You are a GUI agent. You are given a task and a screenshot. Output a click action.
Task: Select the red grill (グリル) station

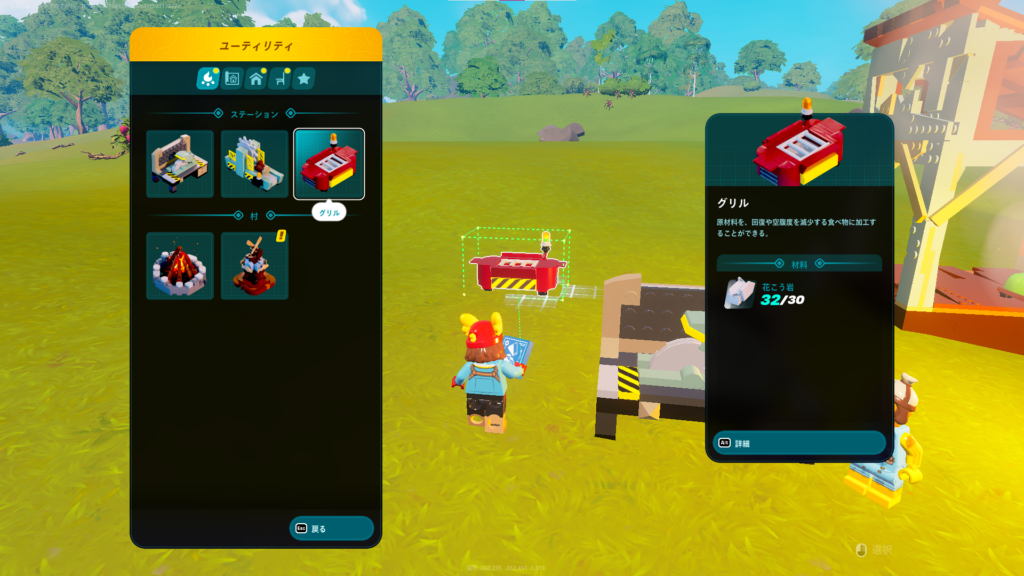329,164
